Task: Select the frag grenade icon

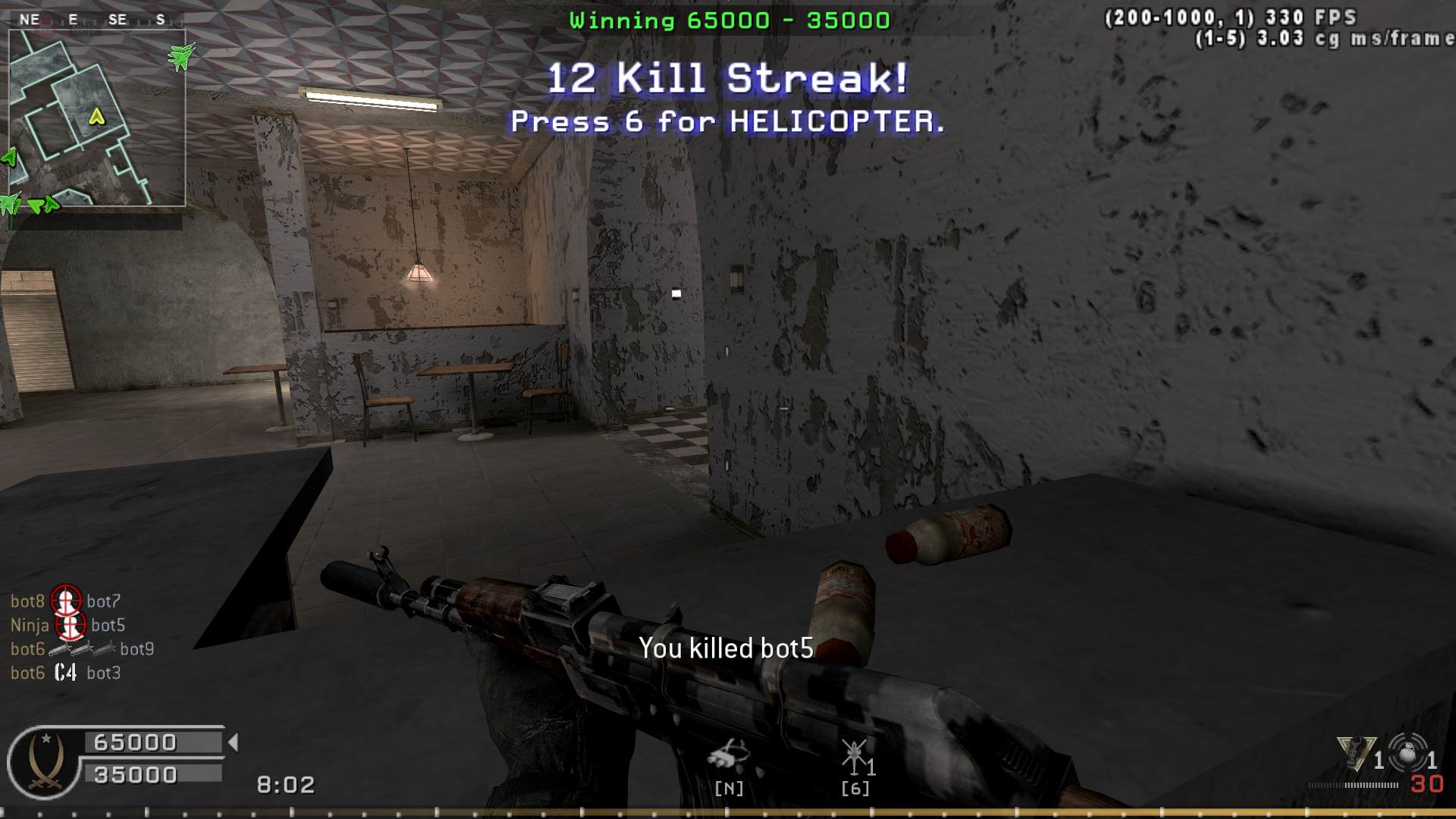Action: tap(1407, 754)
